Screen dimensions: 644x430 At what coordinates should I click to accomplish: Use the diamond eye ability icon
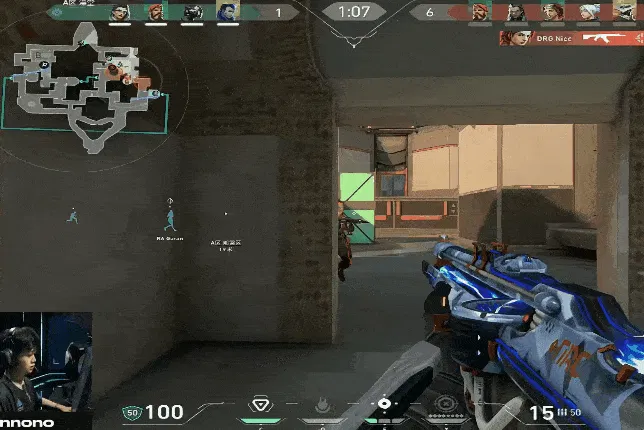(x=384, y=404)
